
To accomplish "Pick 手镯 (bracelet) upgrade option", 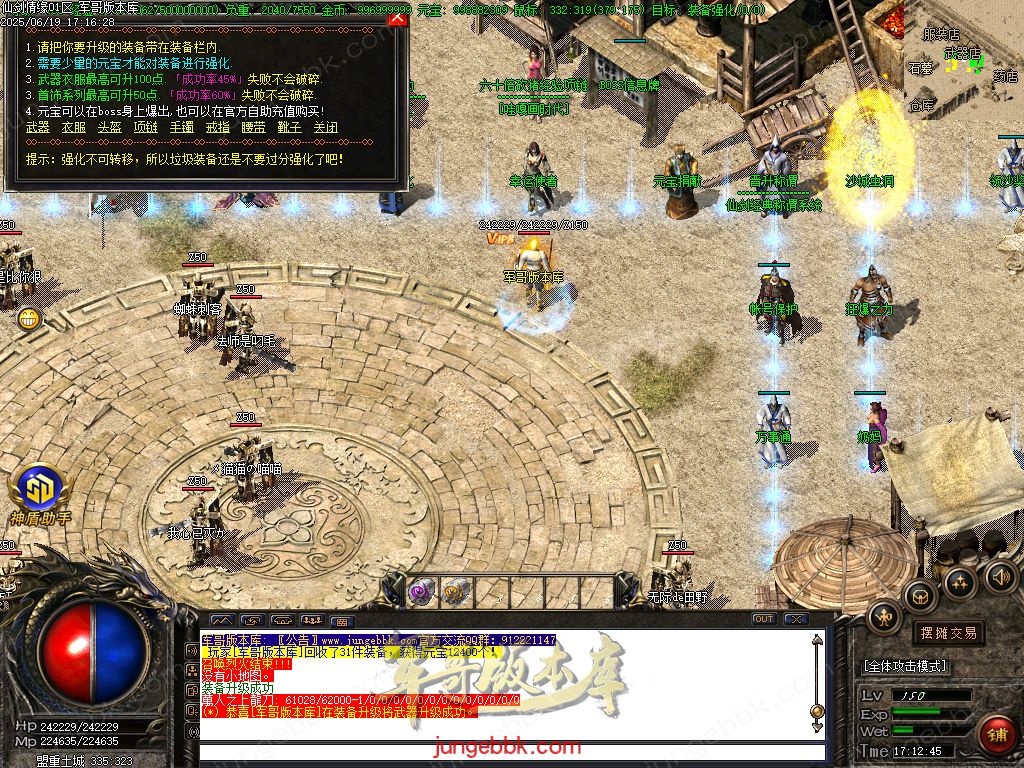I will (181, 128).
